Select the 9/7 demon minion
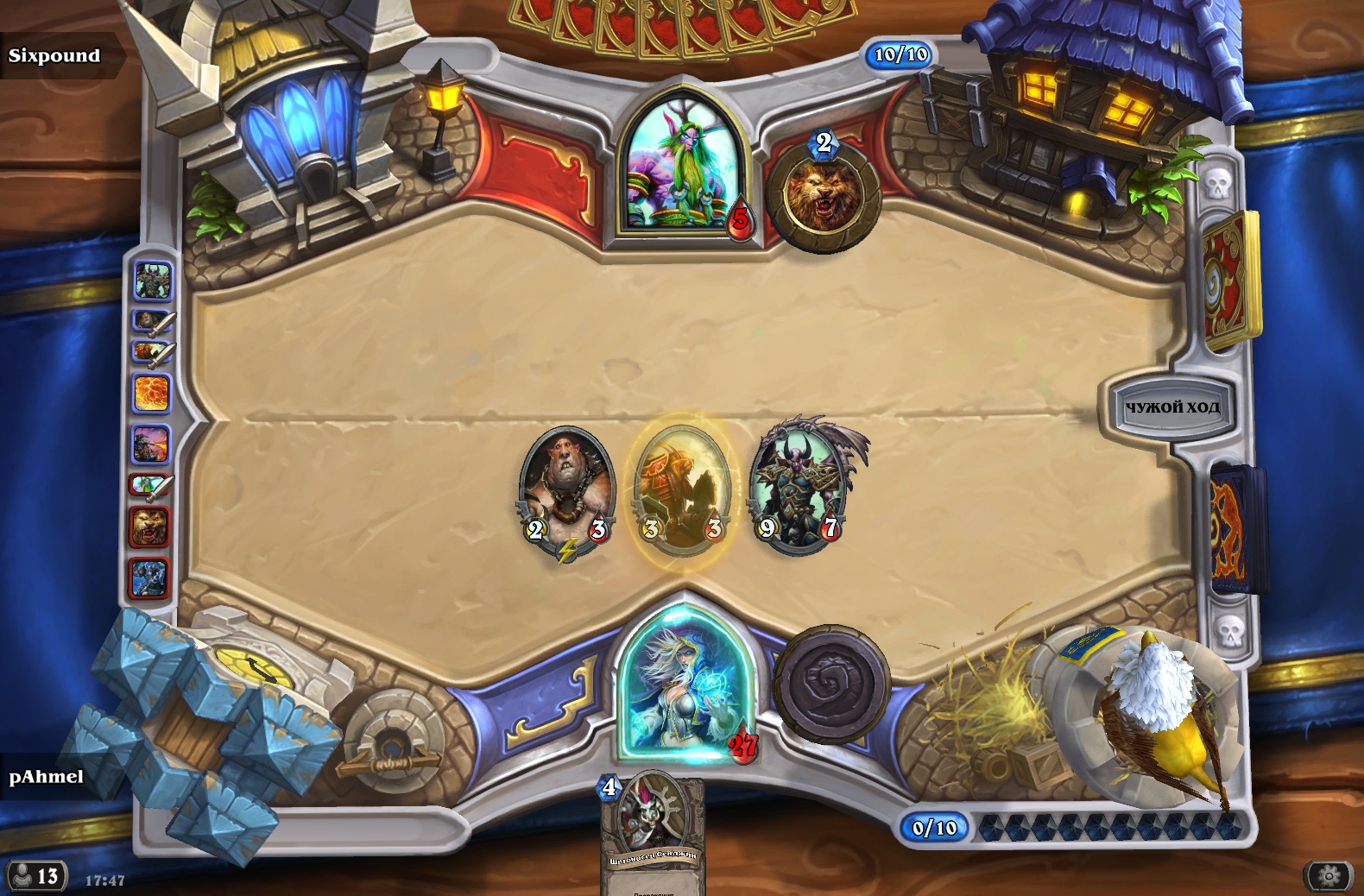 point(799,486)
